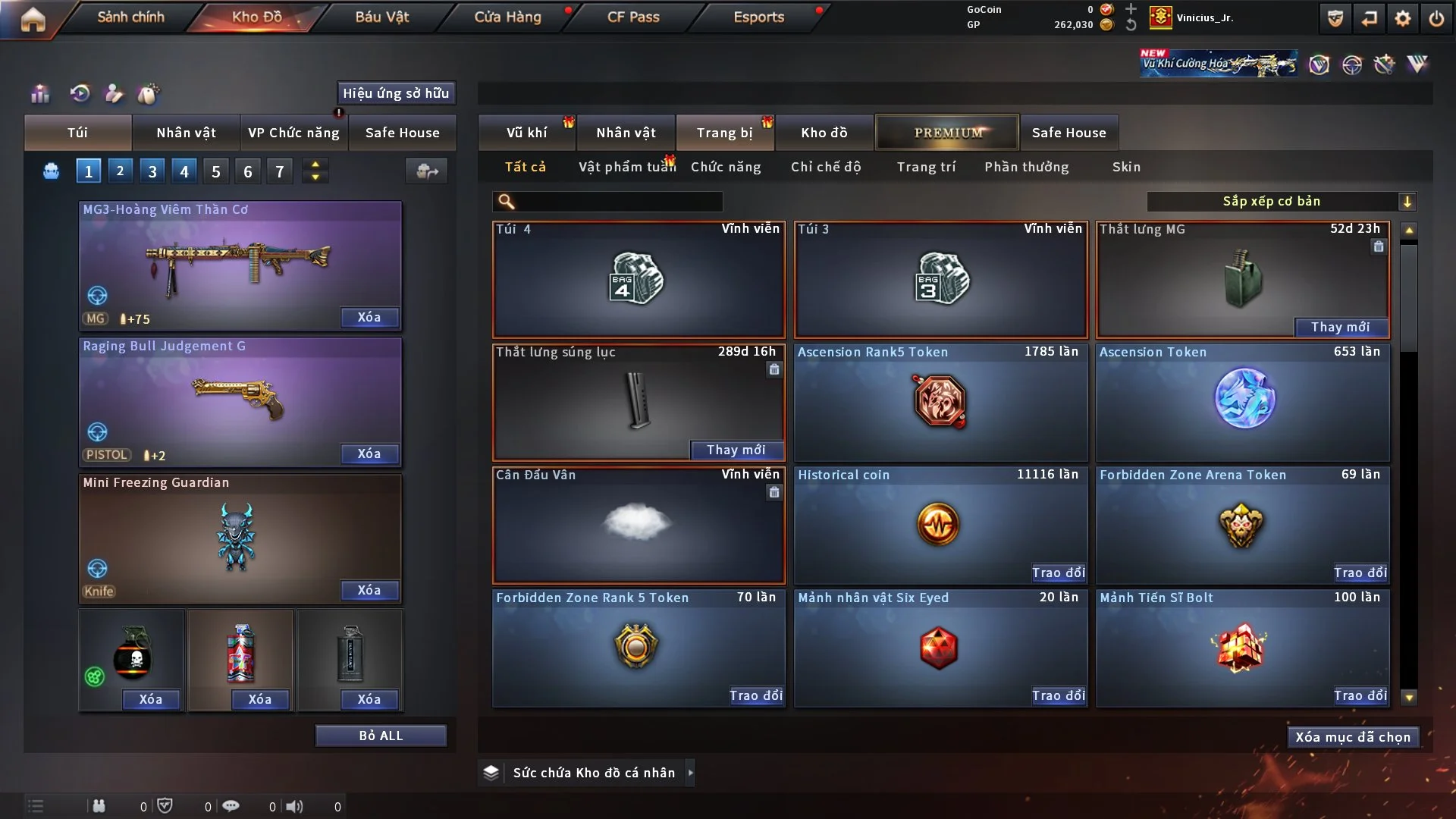Open the VP Chức năng tab
Viewport: 1456px width, 819px height.
coord(293,133)
